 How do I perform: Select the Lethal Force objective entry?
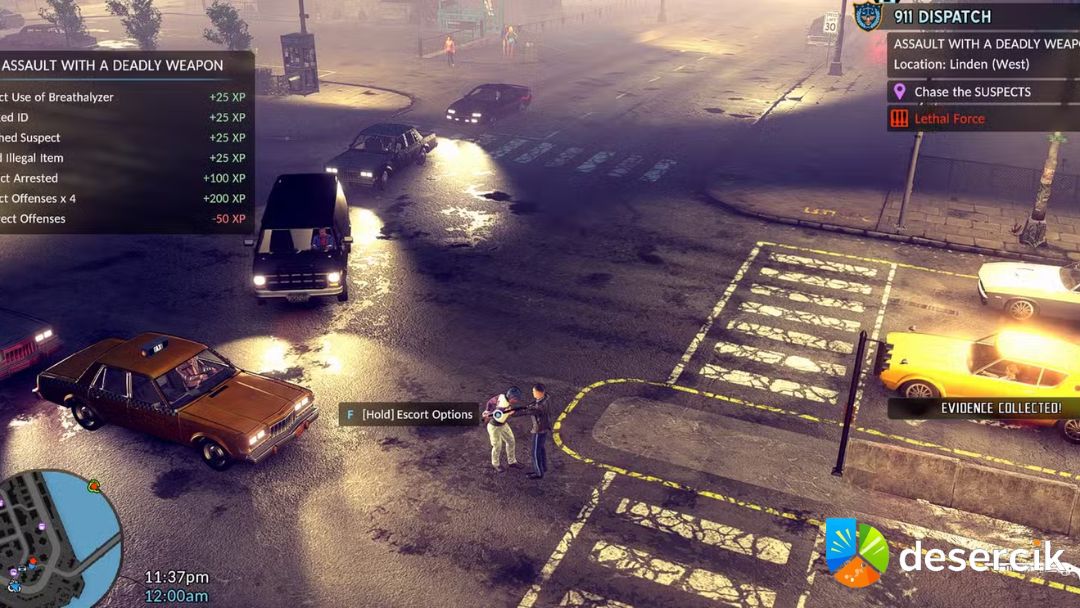[x=948, y=119]
